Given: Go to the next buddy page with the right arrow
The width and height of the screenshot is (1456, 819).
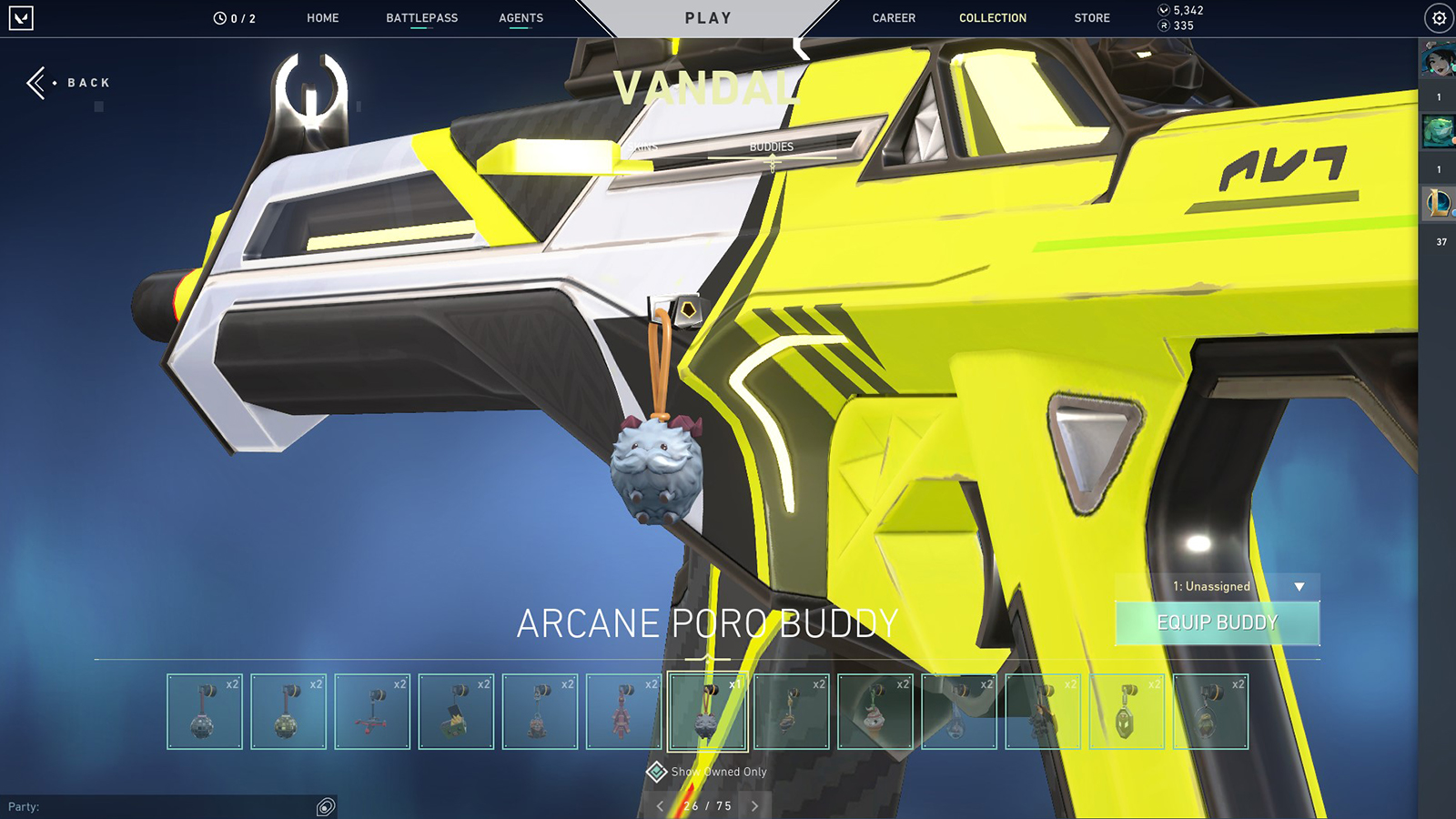Looking at the screenshot, I should tap(753, 804).
